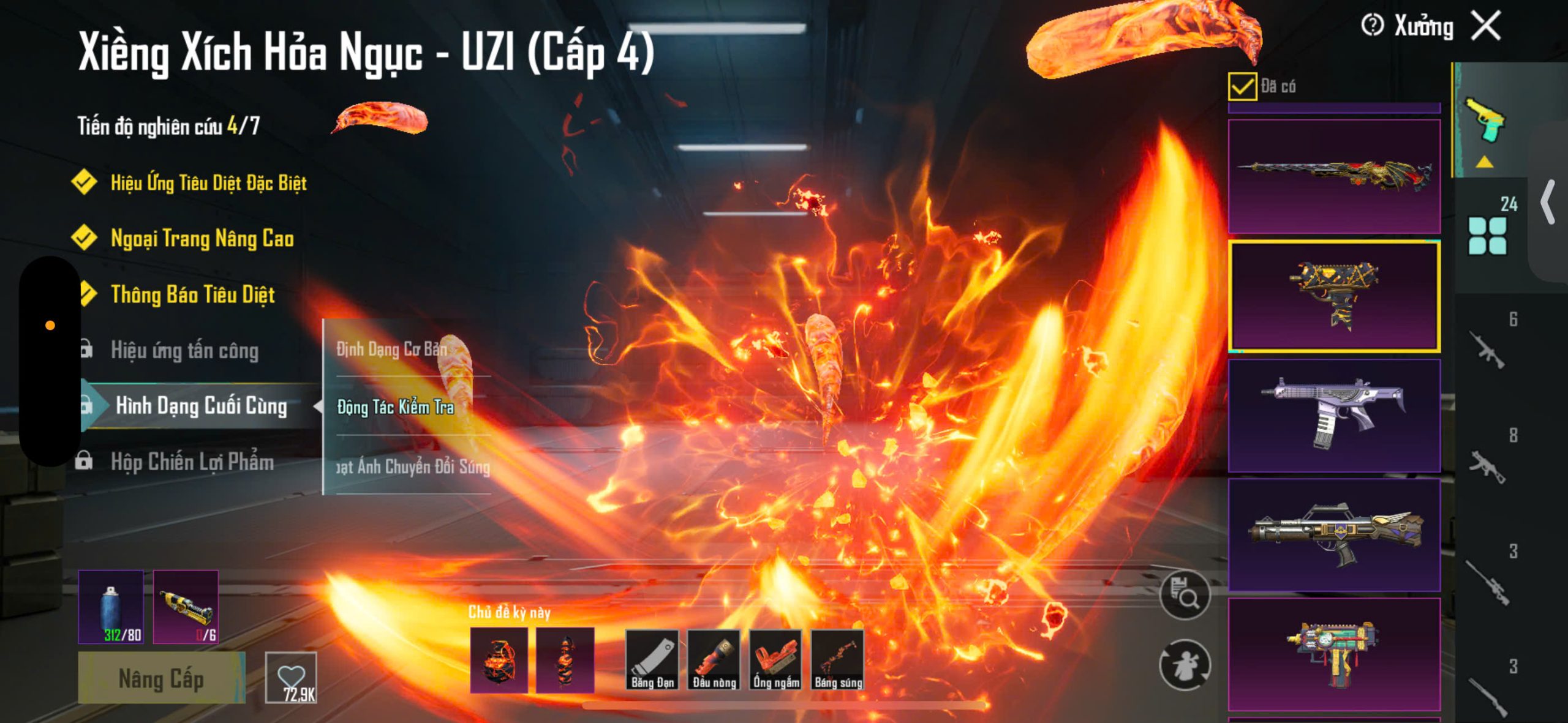The width and height of the screenshot is (1568, 723).
Task: Toggle the Đã có owned filter checkbox
Action: 1242,86
